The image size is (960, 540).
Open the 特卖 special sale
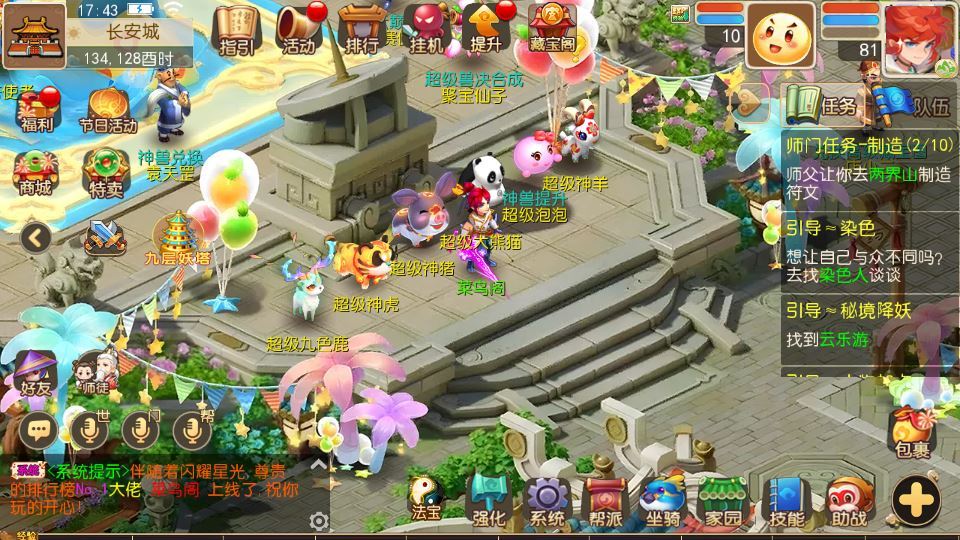click(106, 171)
